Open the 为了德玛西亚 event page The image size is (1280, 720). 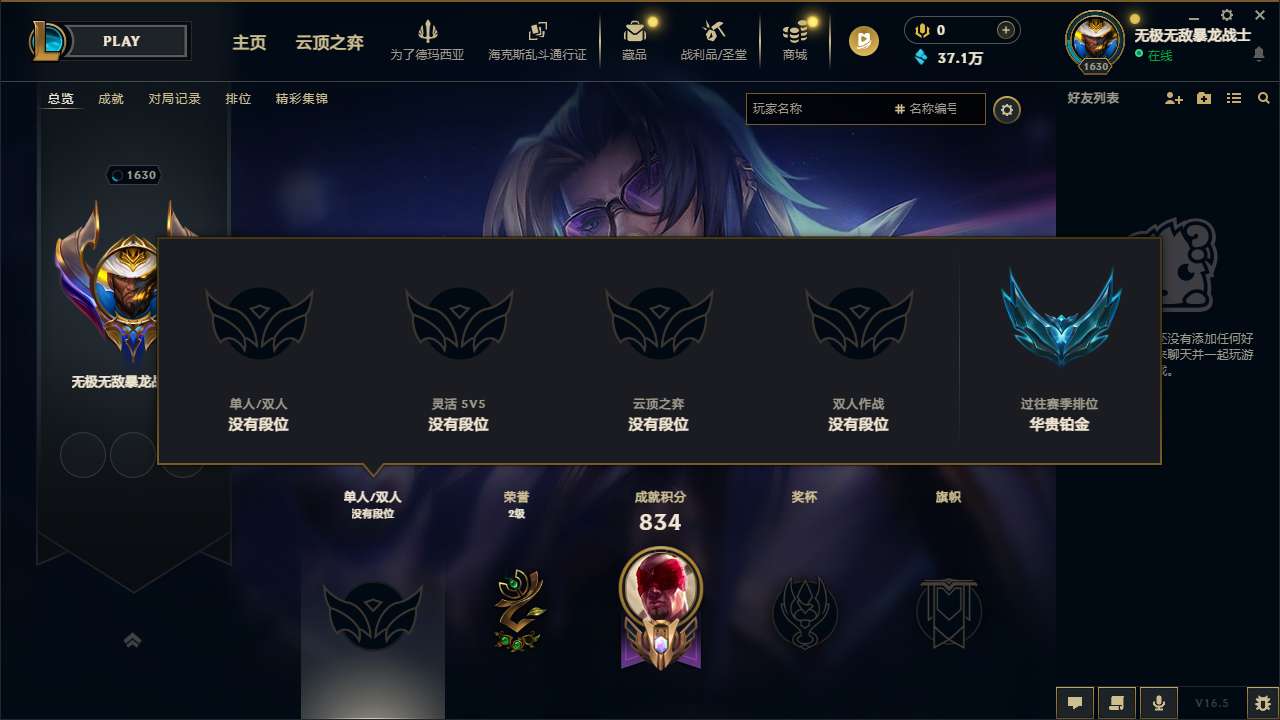[x=428, y=40]
